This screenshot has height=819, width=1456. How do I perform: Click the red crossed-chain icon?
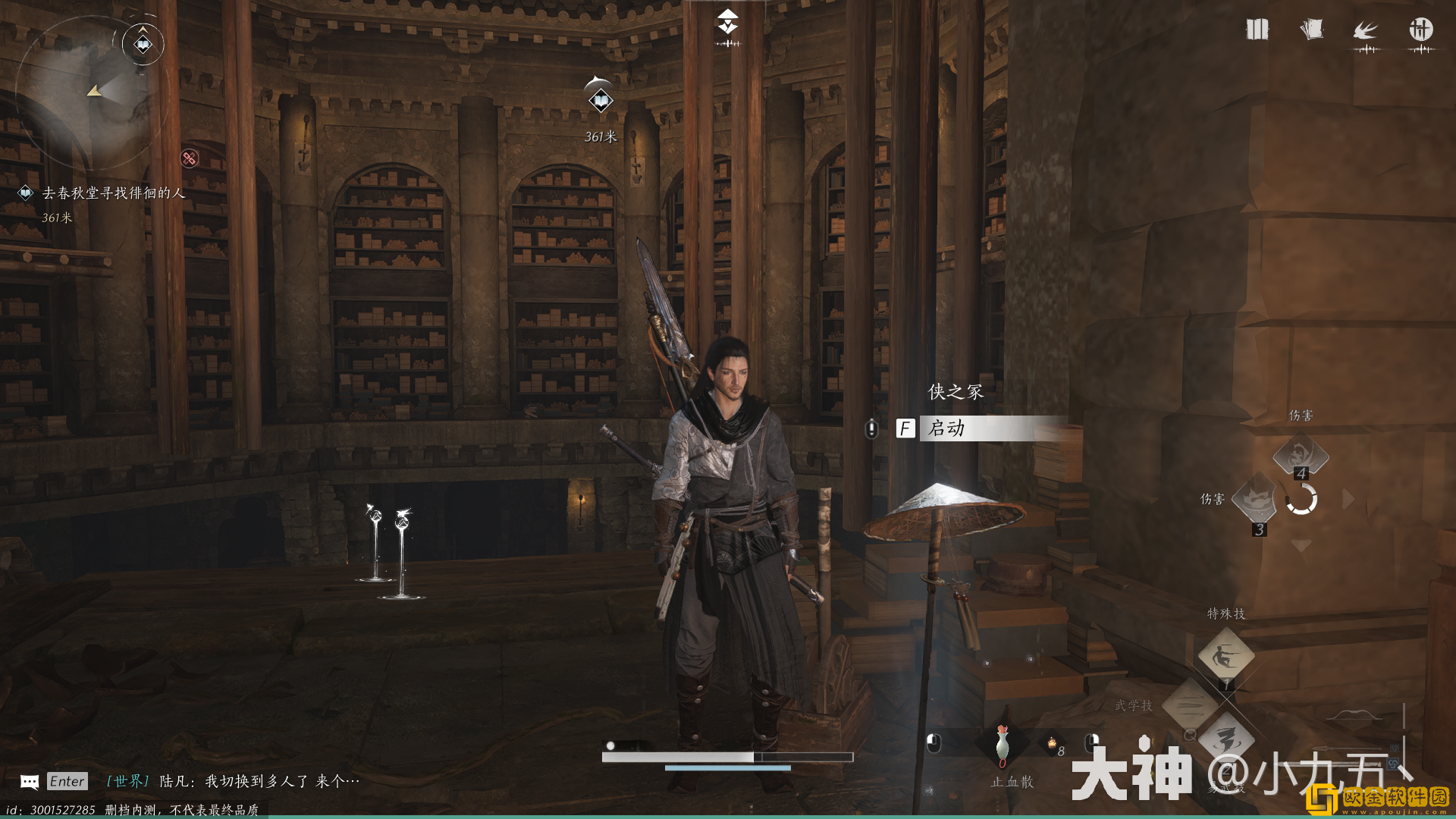(x=189, y=158)
